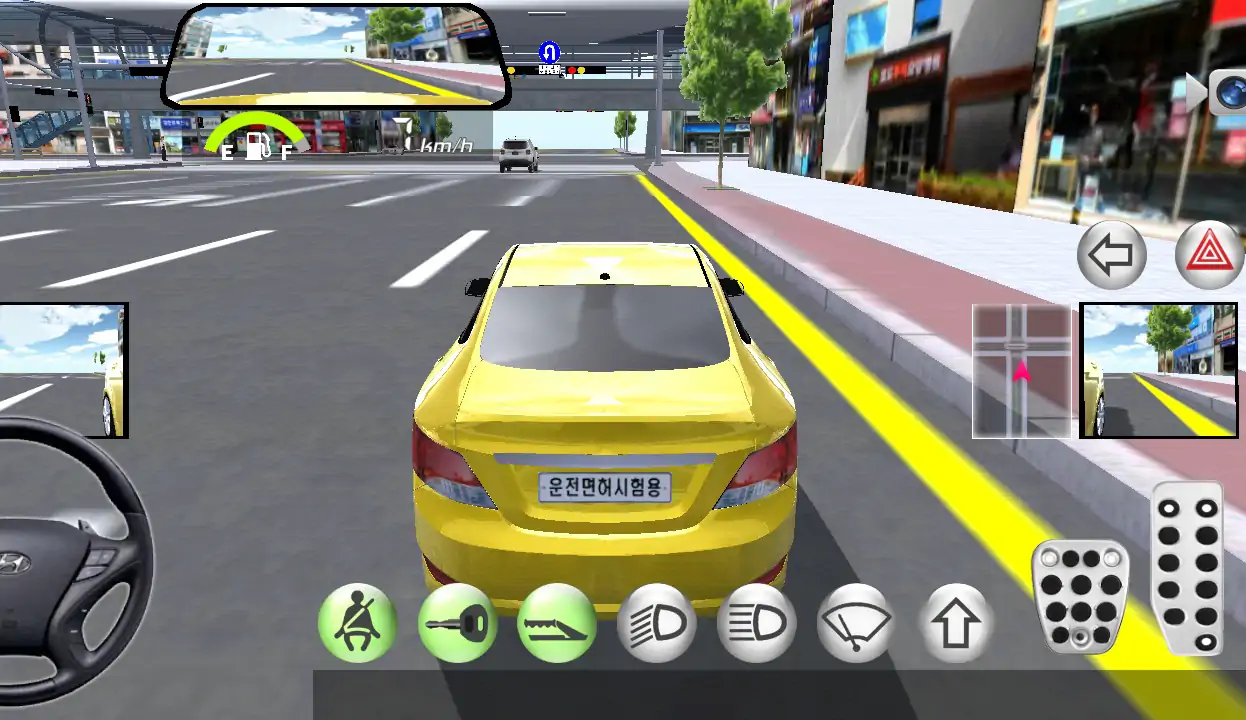Activate the high beam headlights

[x=757, y=624]
